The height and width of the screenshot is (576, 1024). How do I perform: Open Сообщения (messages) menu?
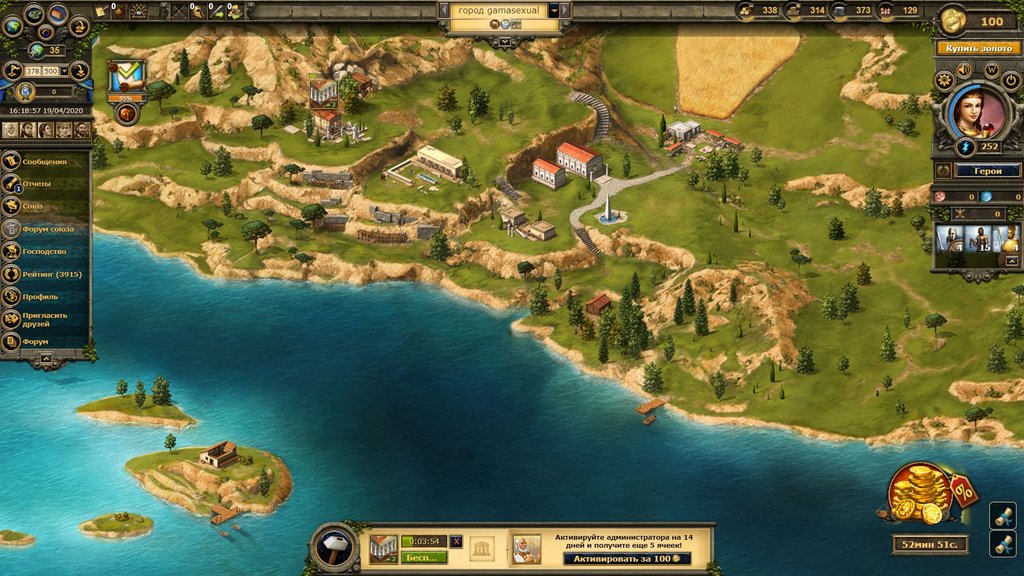tap(45, 162)
